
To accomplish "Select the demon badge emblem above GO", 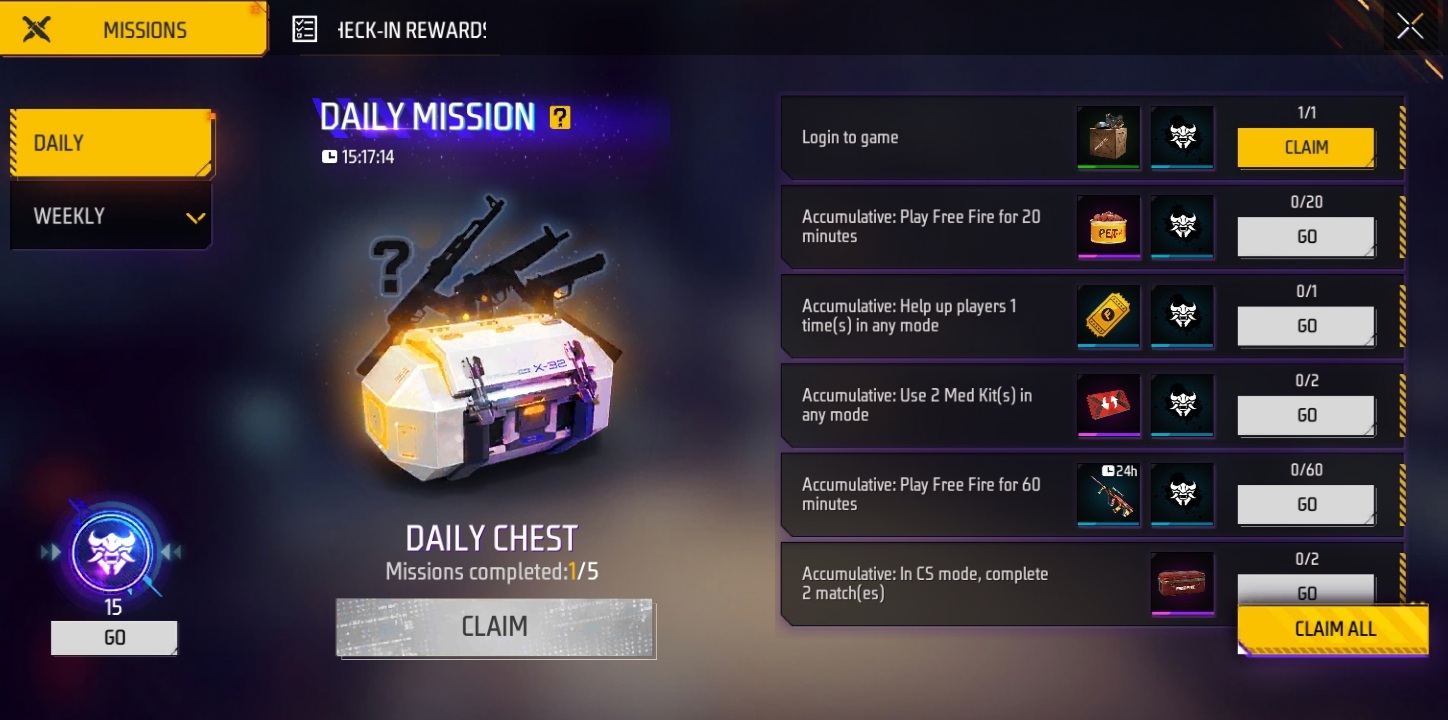I will pos(114,553).
